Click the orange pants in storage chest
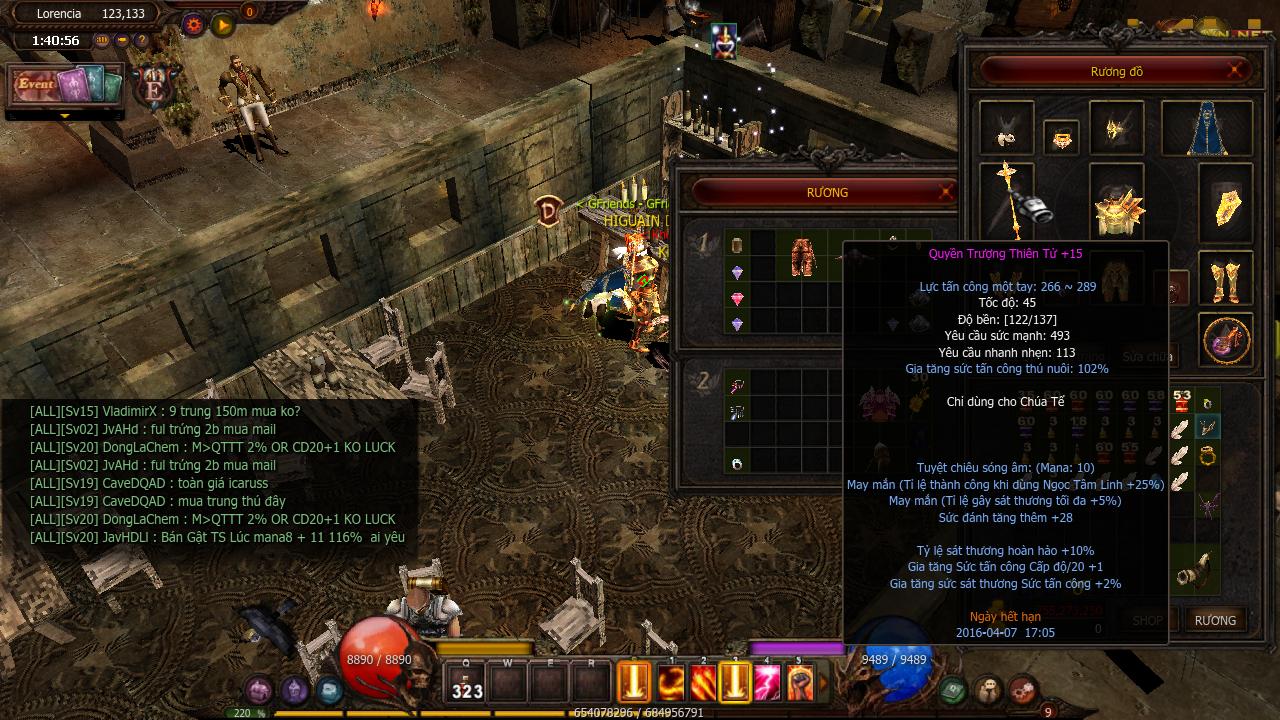 pyautogui.click(x=802, y=257)
